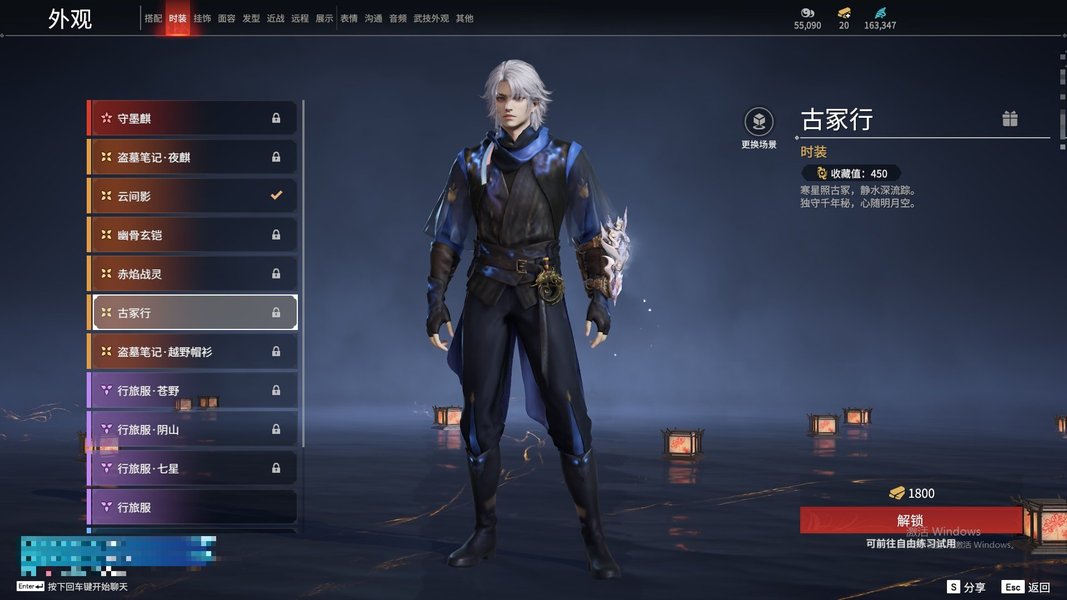
Task: Show the 近战 melee tab
Action: pos(276,19)
